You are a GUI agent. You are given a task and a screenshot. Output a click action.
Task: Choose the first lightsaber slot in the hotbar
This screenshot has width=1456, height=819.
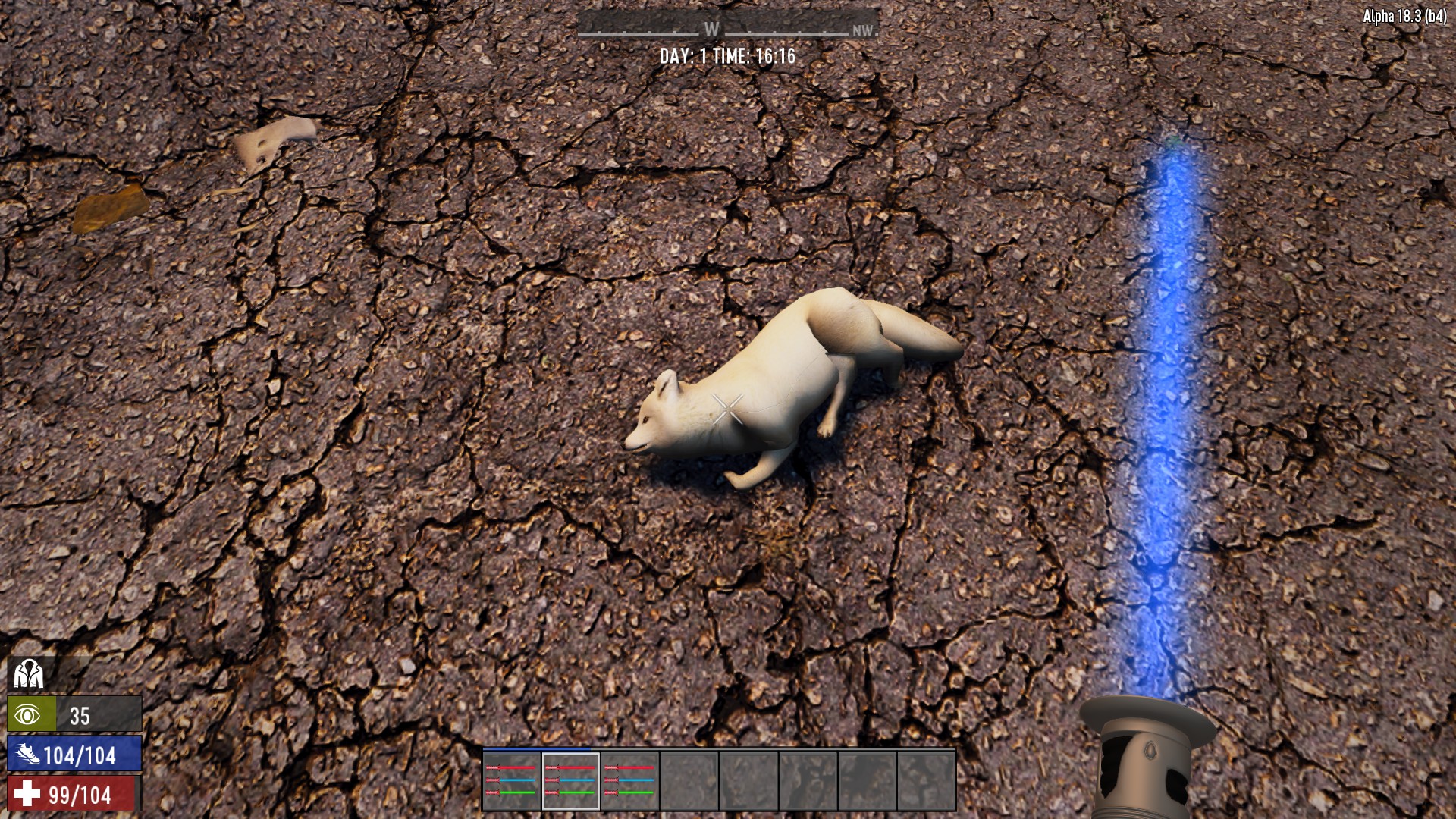coord(511,781)
